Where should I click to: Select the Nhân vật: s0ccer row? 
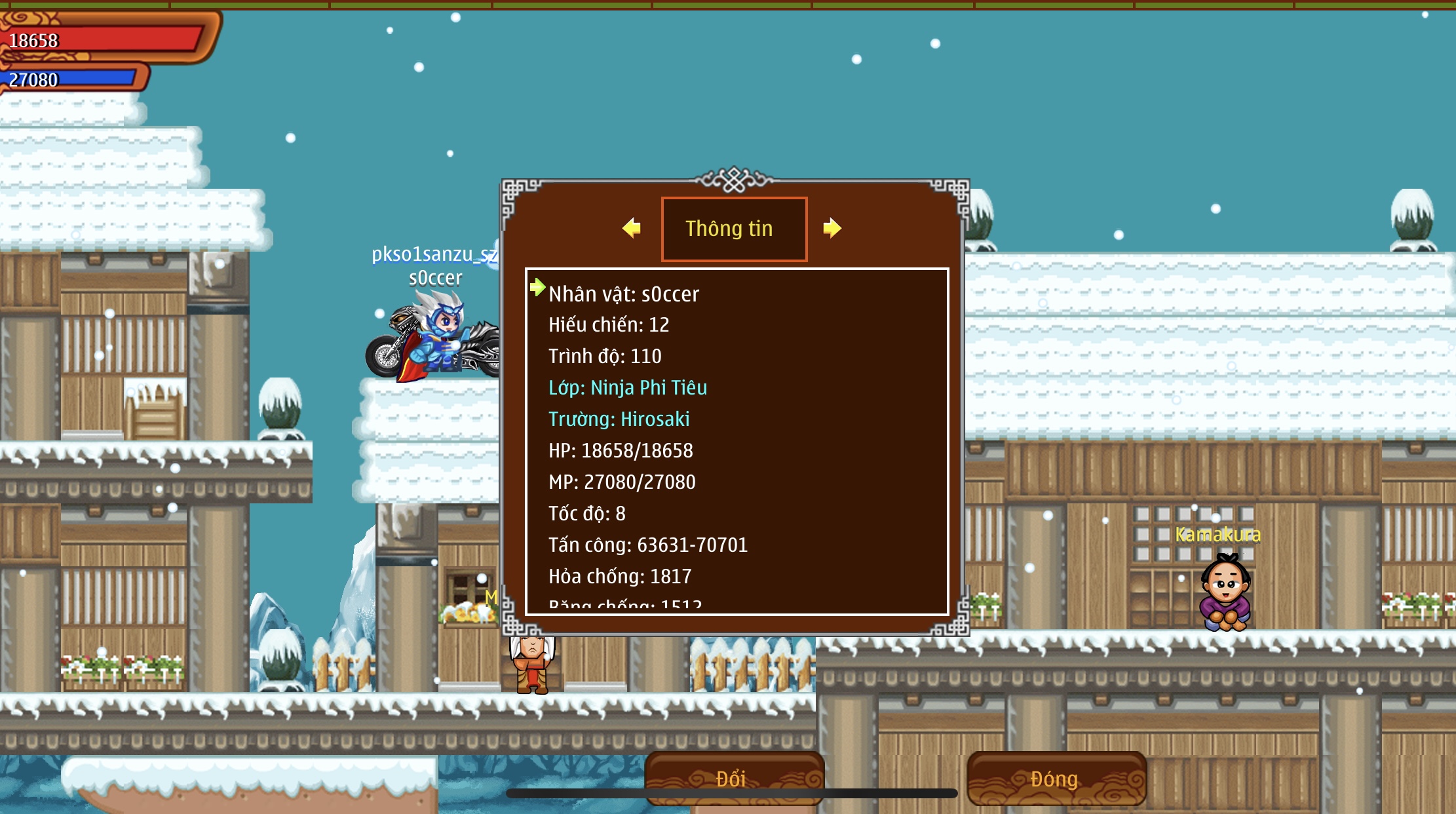pyautogui.click(x=624, y=294)
